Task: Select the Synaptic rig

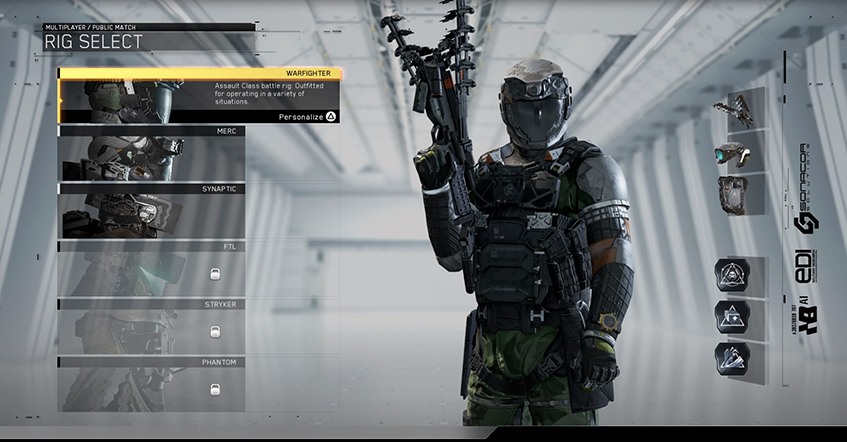Action: click(x=150, y=212)
